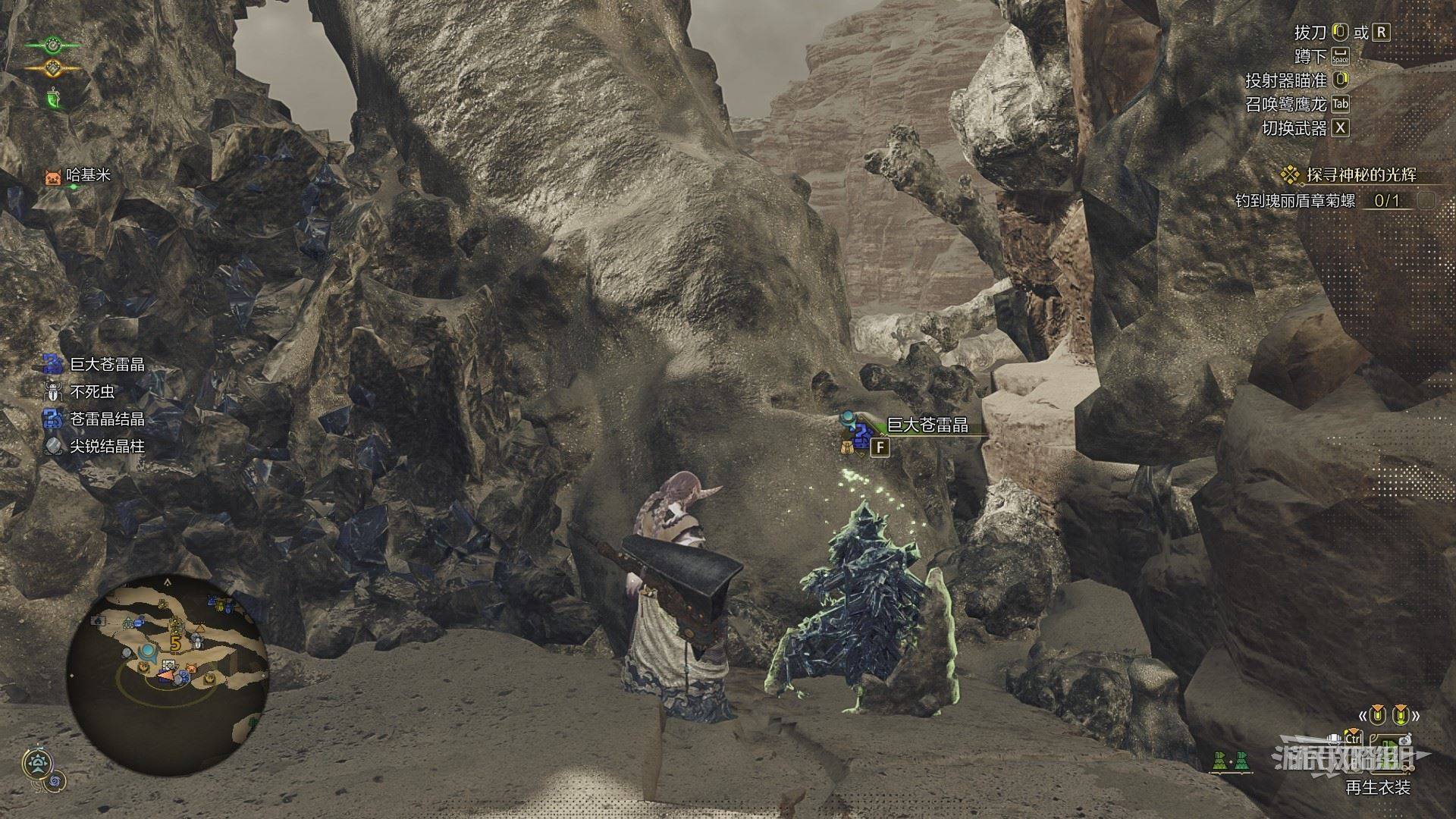The width and height of the screenshot is (1456, 819).
Task: Click the area 5 marker on the minimap
Action: coord(175,643)
